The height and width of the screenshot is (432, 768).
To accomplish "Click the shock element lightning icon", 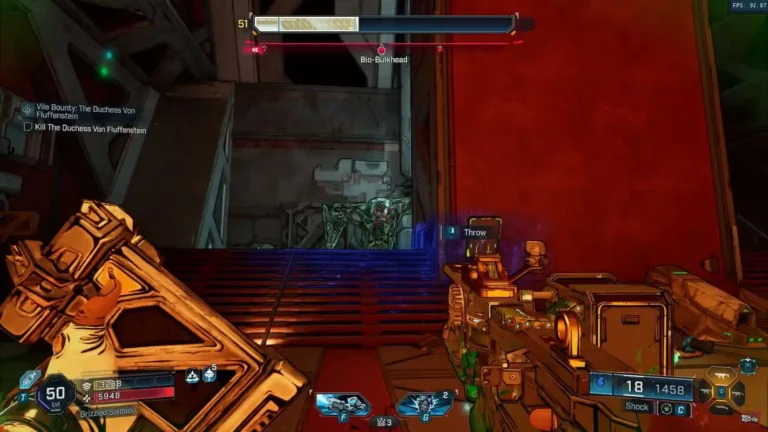I will tap(600, 383).
